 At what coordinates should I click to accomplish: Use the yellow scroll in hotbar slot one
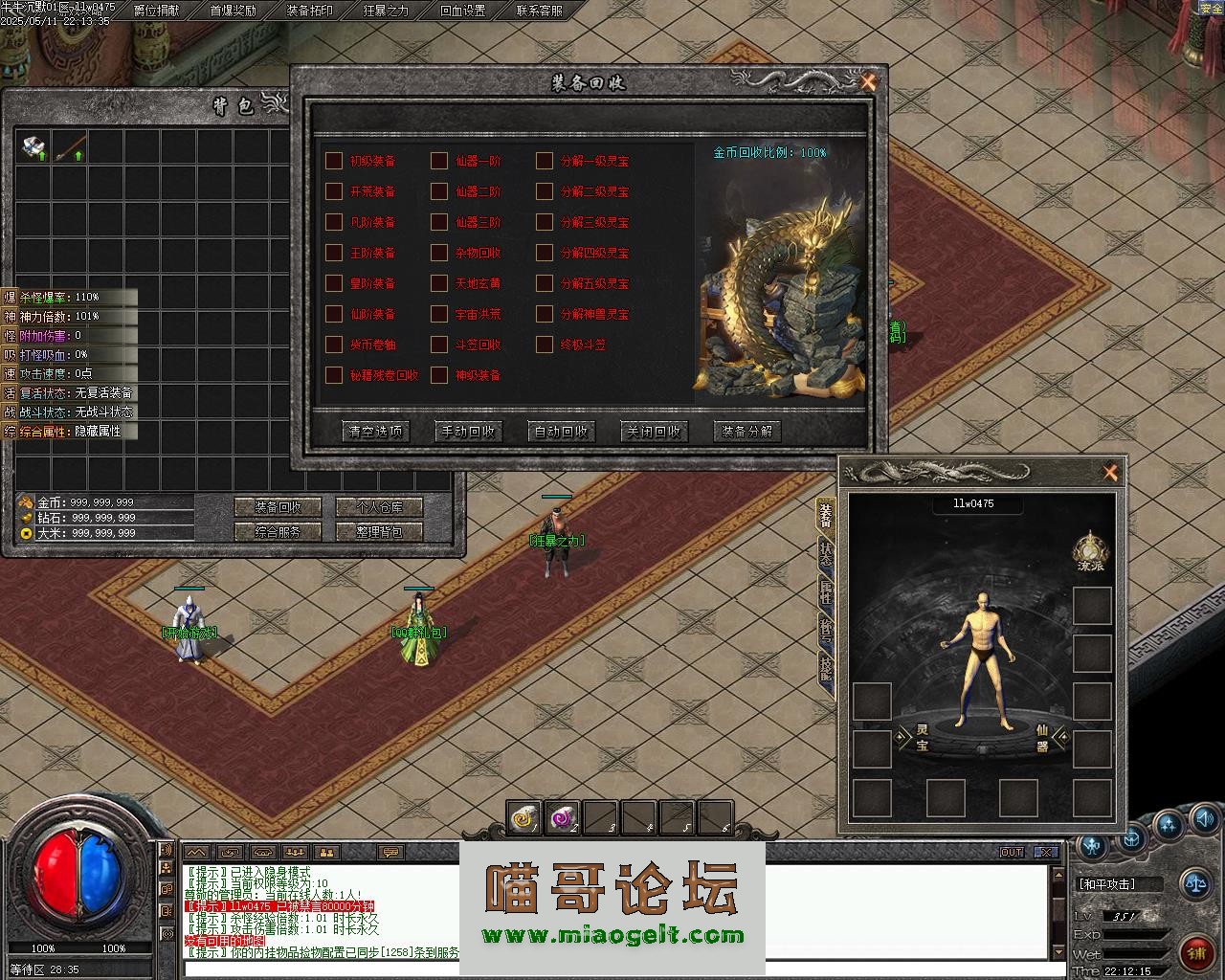tap(523, 818)
